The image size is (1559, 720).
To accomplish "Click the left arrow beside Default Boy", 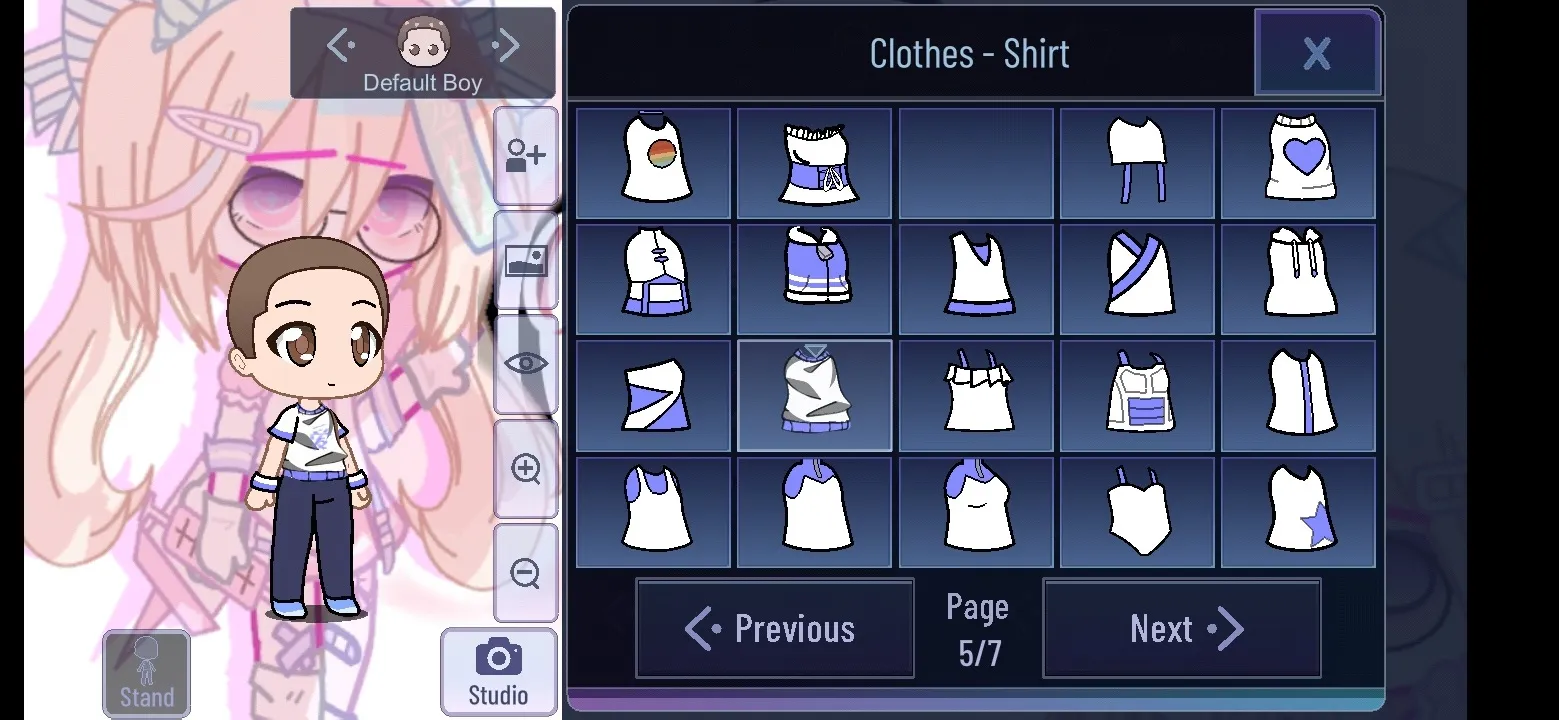I will (x=339, y=44).
